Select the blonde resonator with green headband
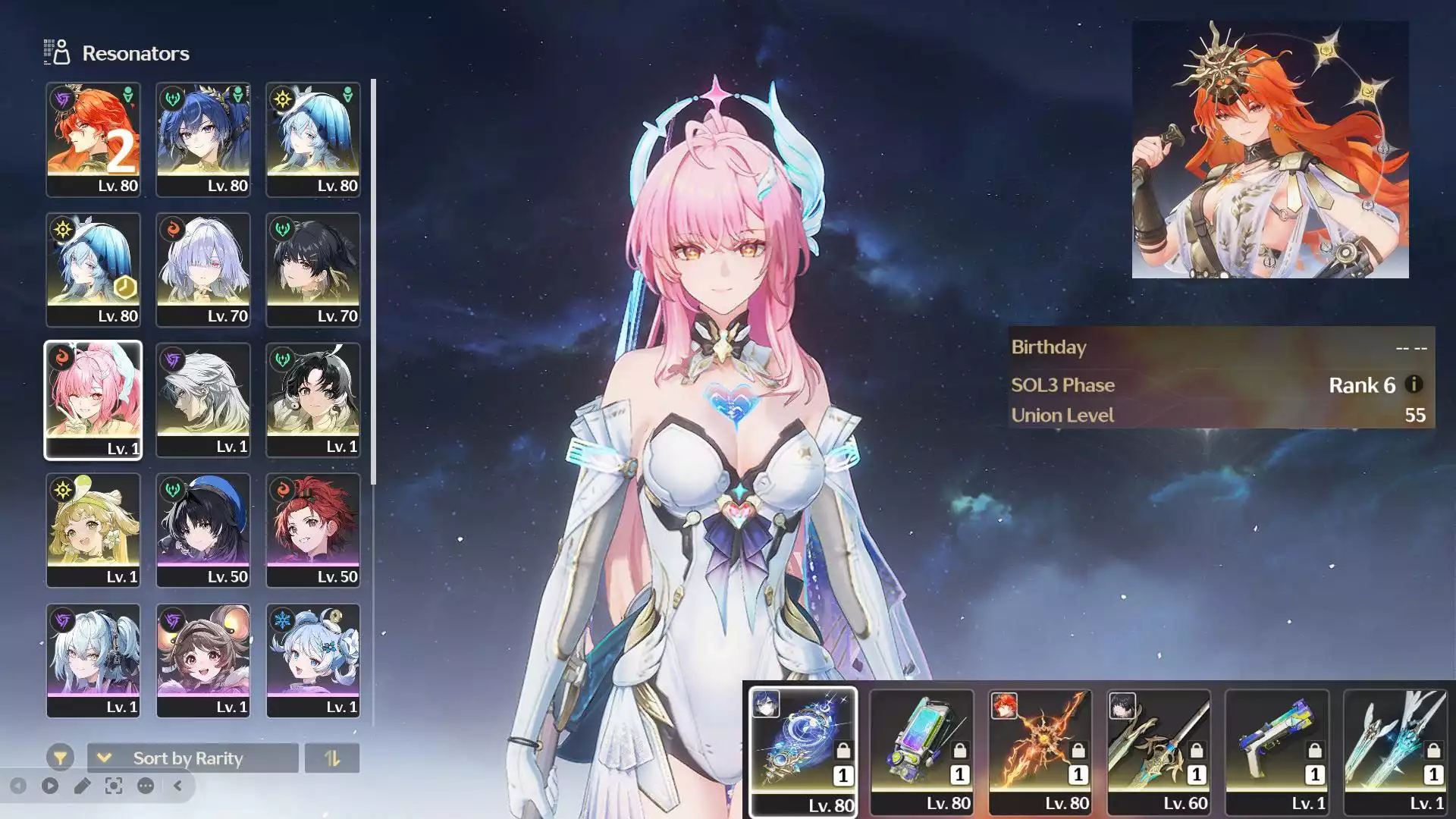 tap(93, 531)
